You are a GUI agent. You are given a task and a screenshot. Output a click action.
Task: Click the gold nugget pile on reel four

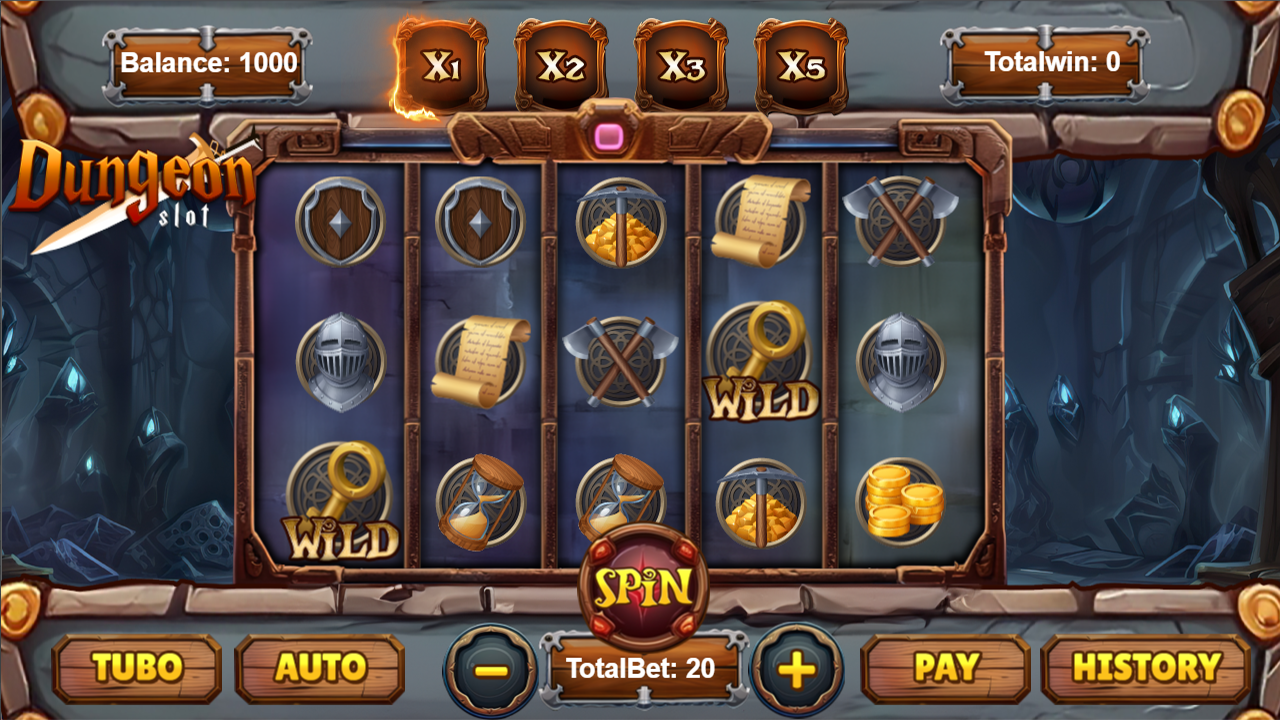pos(760,498)
